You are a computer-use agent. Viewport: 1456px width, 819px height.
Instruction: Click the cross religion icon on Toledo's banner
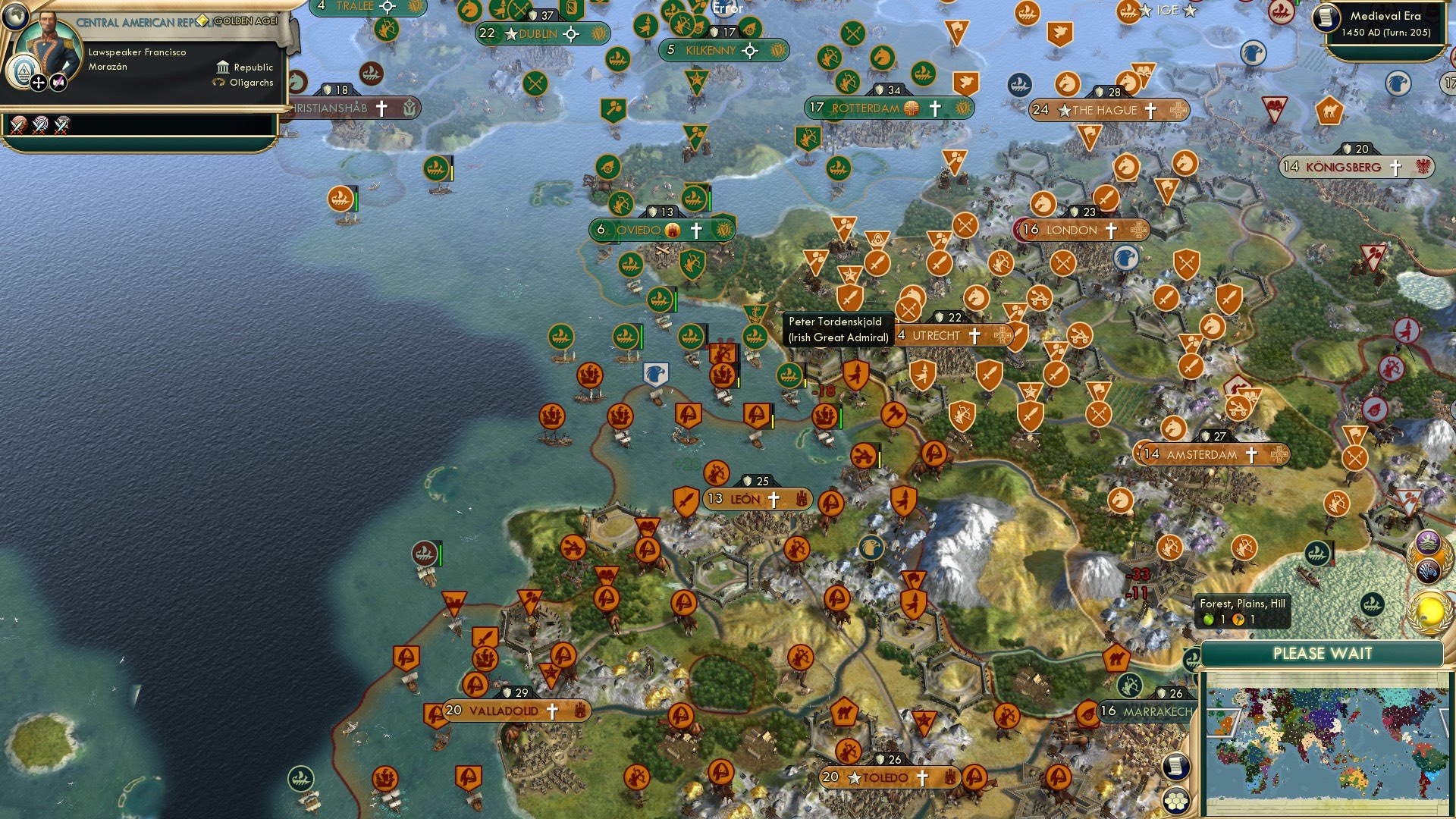pyautogui.click(x=923, y=777)
